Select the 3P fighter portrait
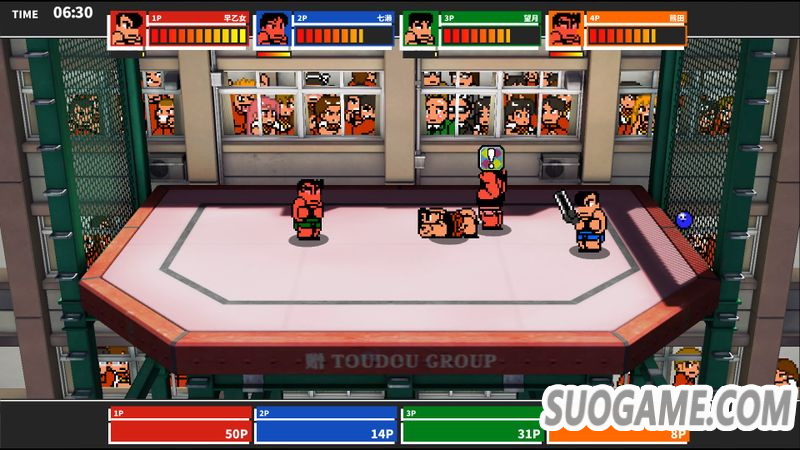 [x=420, y=30]
